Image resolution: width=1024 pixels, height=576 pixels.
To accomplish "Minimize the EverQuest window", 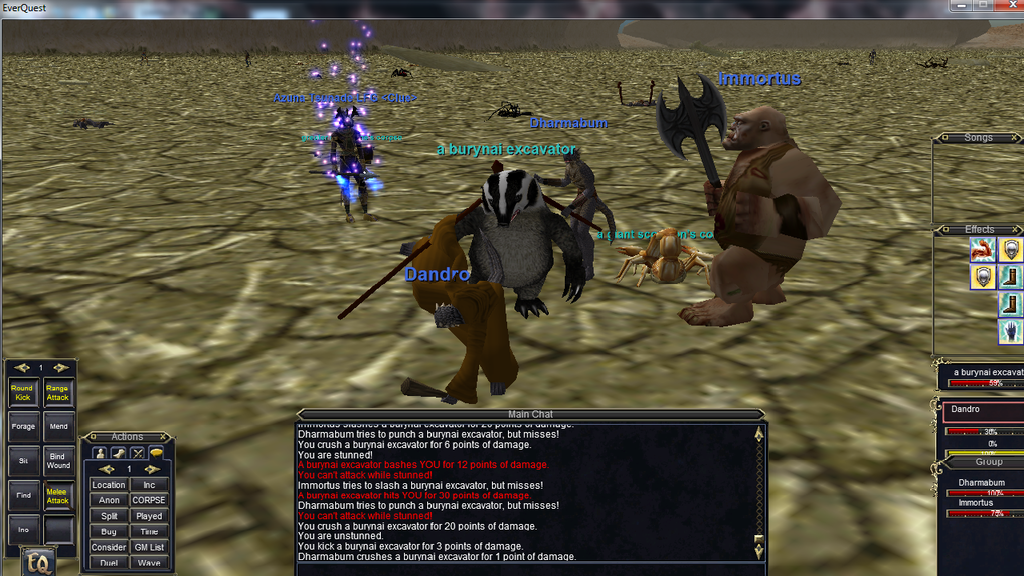I will tap(962, 6).
